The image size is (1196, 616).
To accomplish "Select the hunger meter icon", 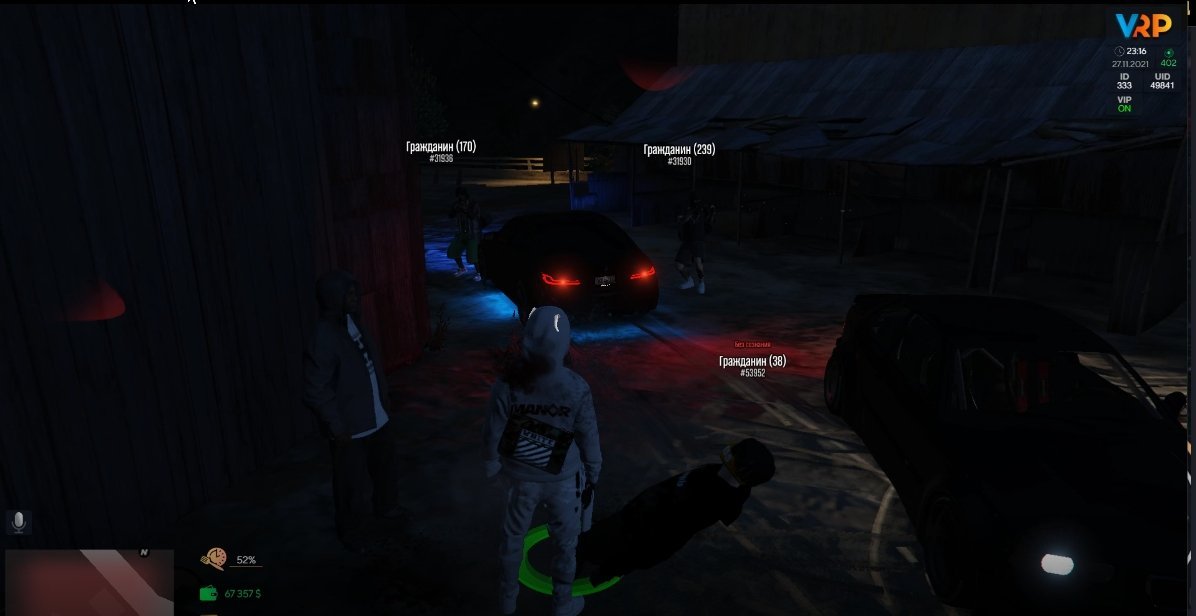I will 213,559.
